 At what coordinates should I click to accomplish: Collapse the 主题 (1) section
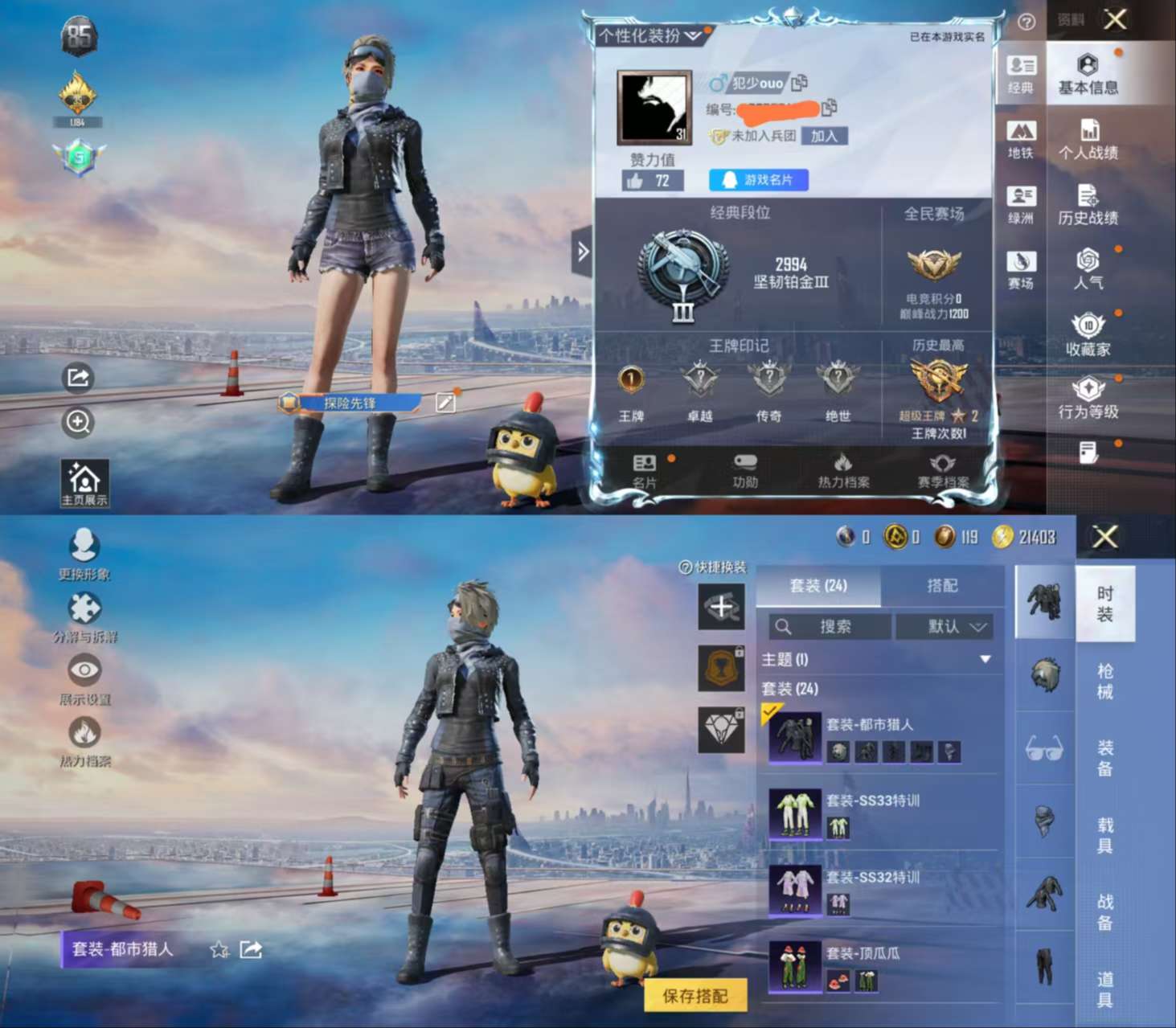point(985,658)
